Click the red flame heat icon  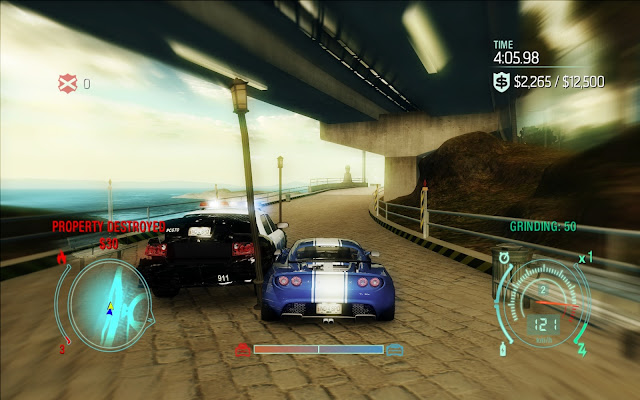pos(61,259)
